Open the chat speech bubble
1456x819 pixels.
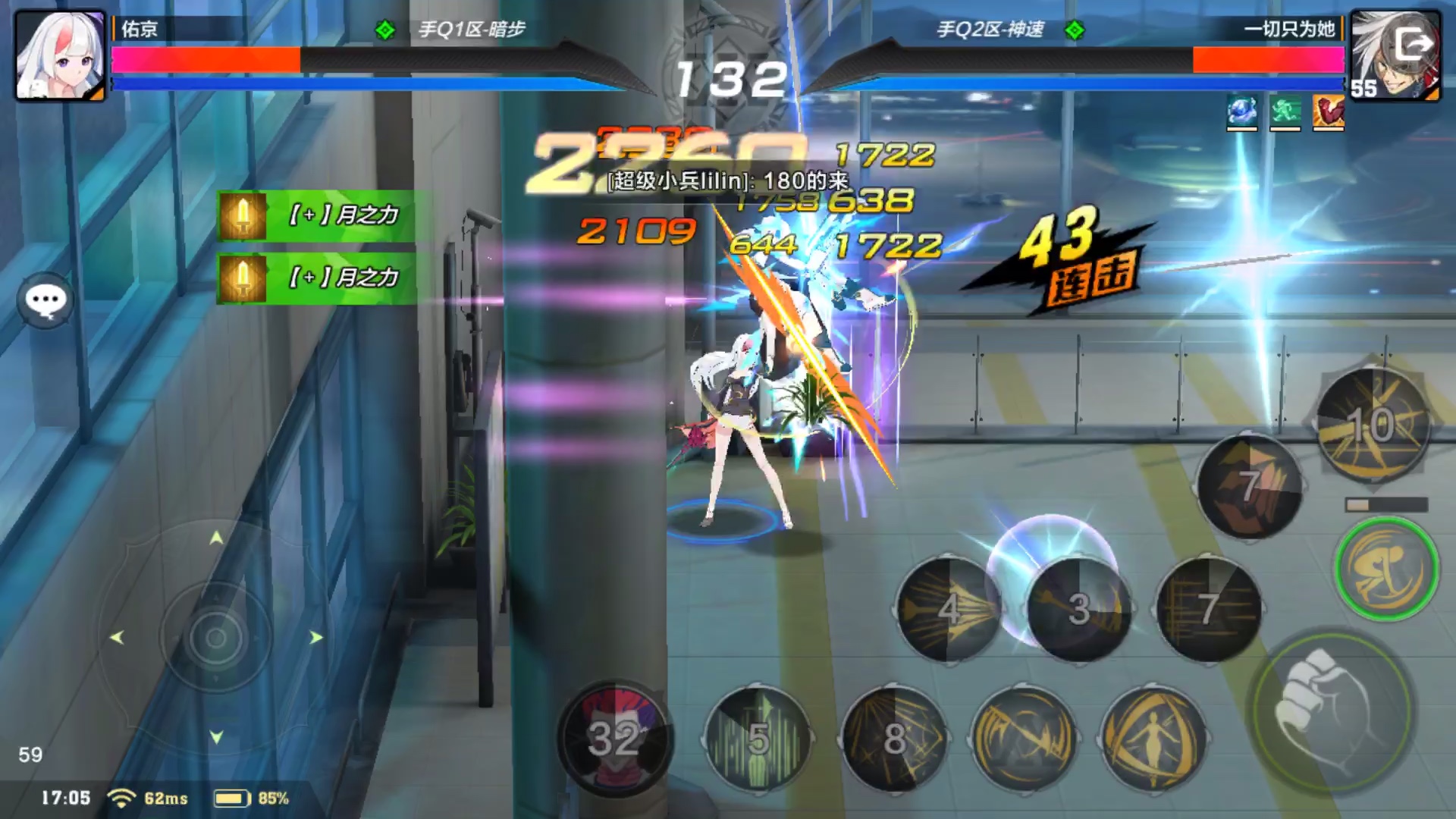[x=45, y=300]
